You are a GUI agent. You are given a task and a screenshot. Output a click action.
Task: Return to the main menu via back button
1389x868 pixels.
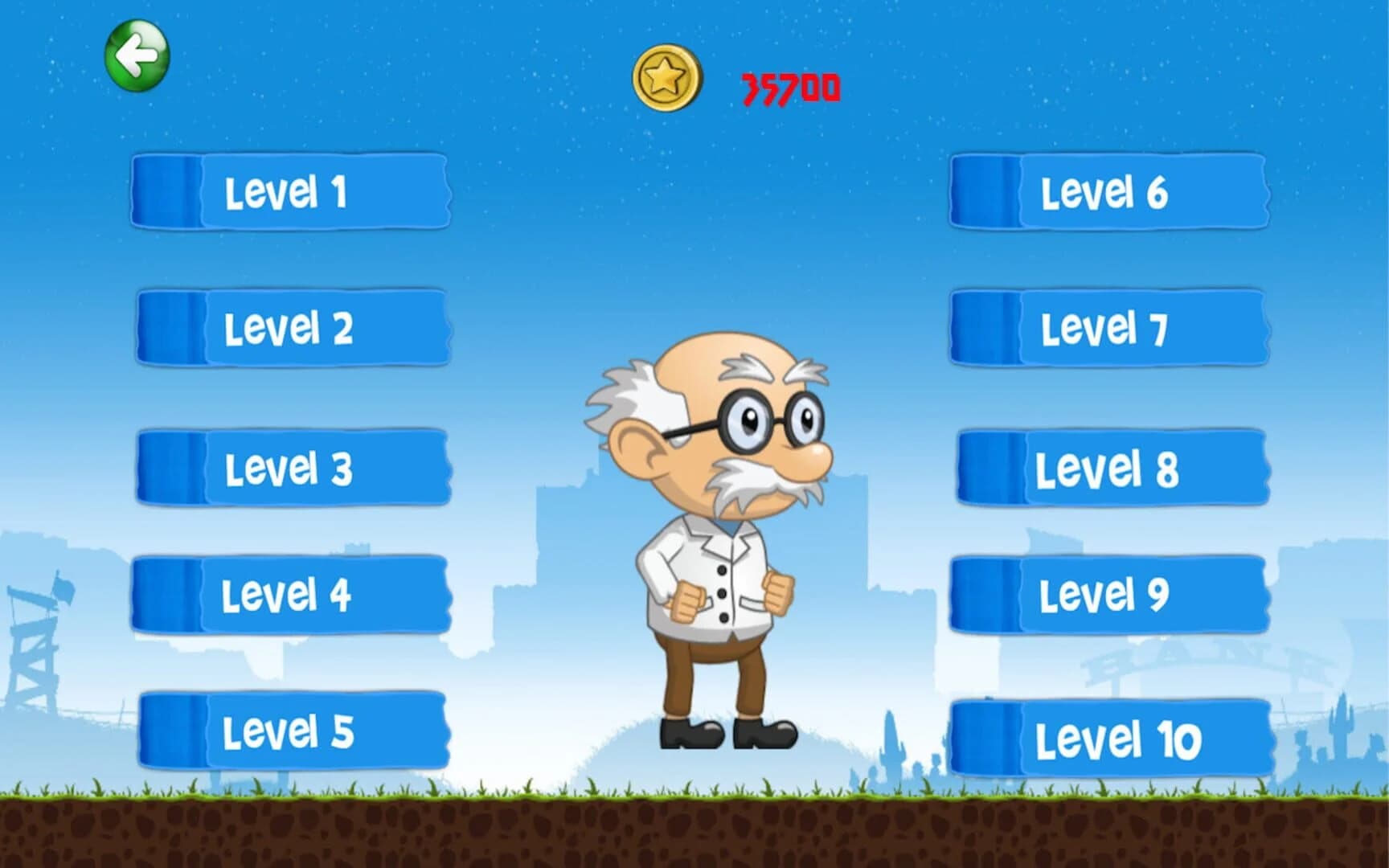point(137,53)
